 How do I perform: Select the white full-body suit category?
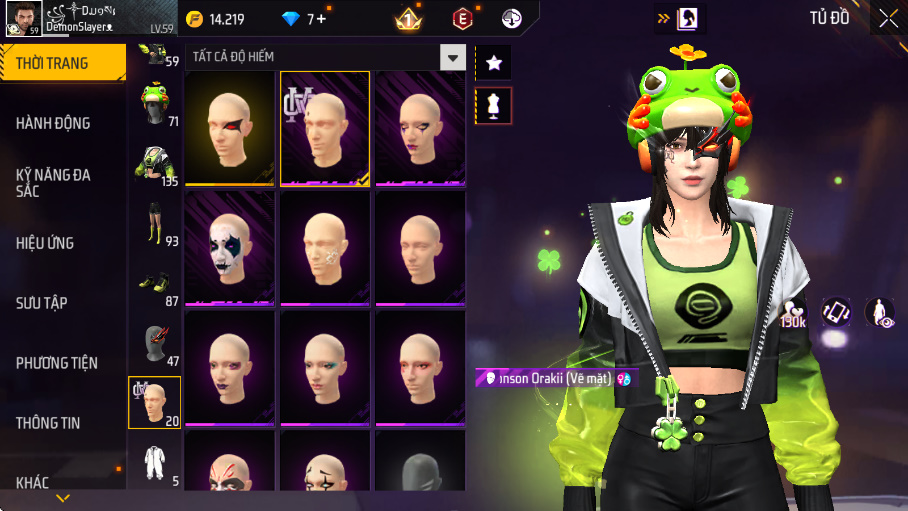pos(154,464)
